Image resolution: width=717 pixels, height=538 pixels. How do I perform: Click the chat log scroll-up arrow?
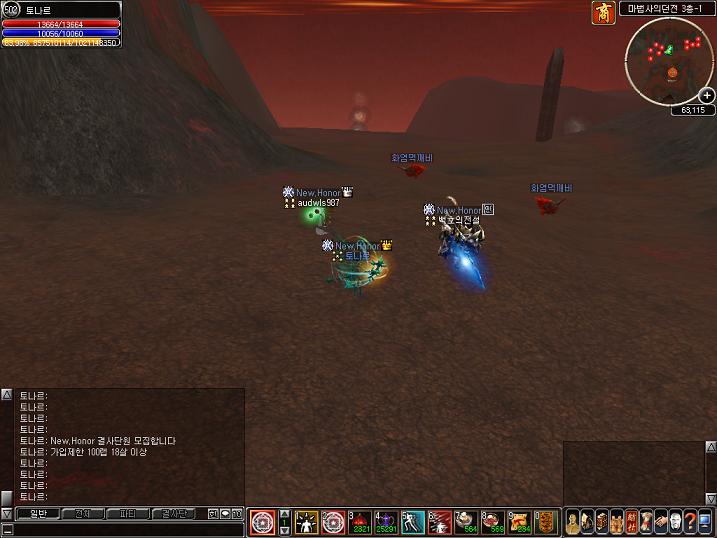tap(7, 395)
